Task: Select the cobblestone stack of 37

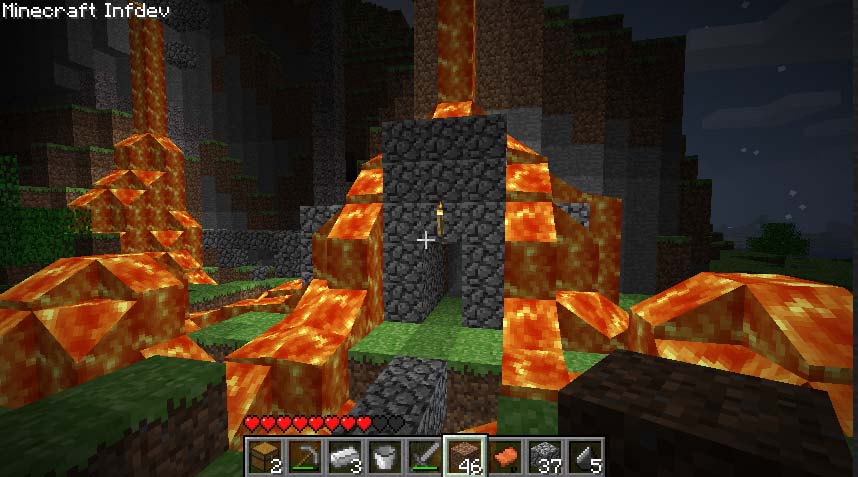Action: pos(545,456)
